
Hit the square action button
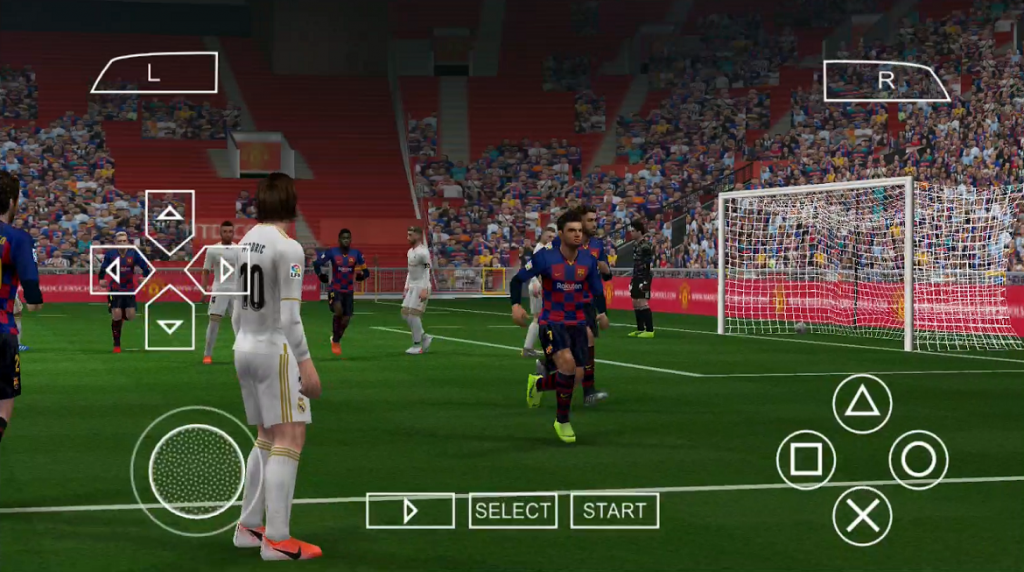(806, 460)
